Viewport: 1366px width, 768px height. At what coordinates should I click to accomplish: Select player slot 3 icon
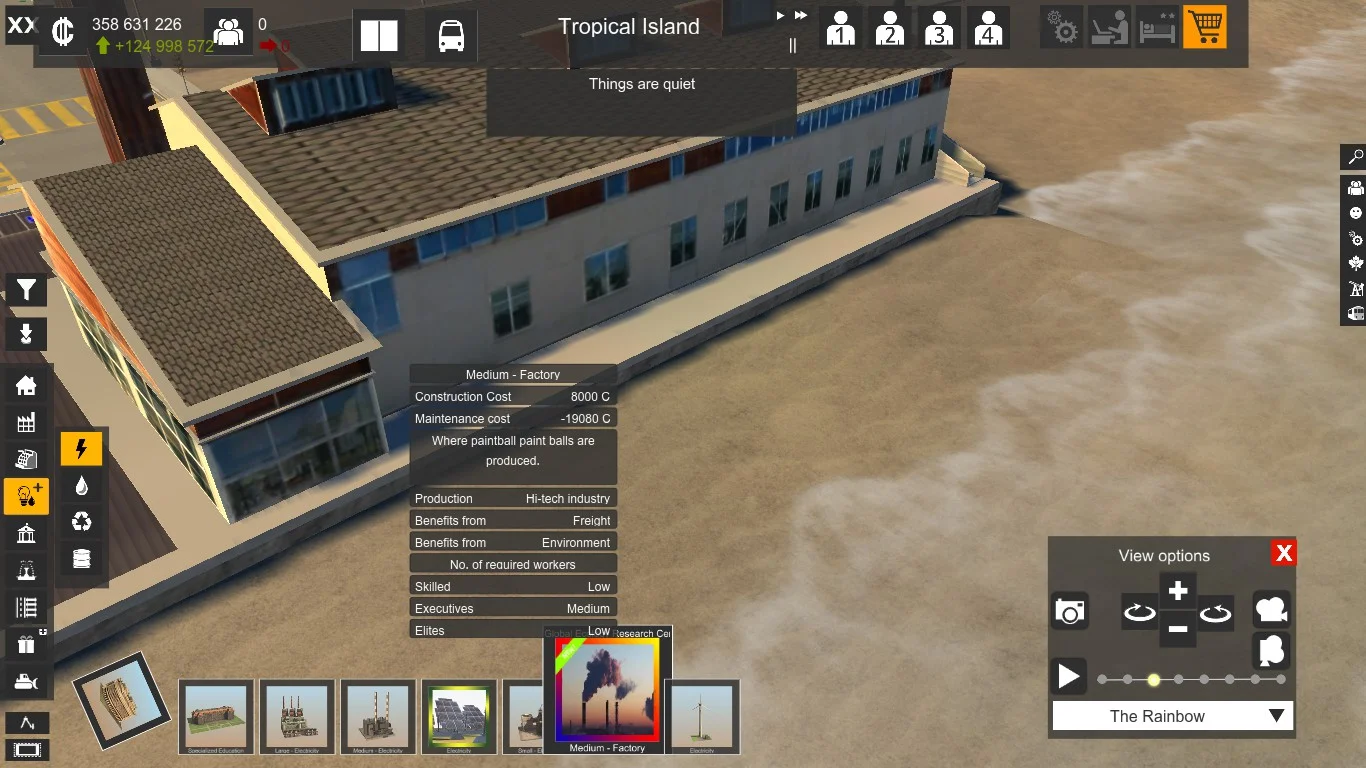(938, 29)
